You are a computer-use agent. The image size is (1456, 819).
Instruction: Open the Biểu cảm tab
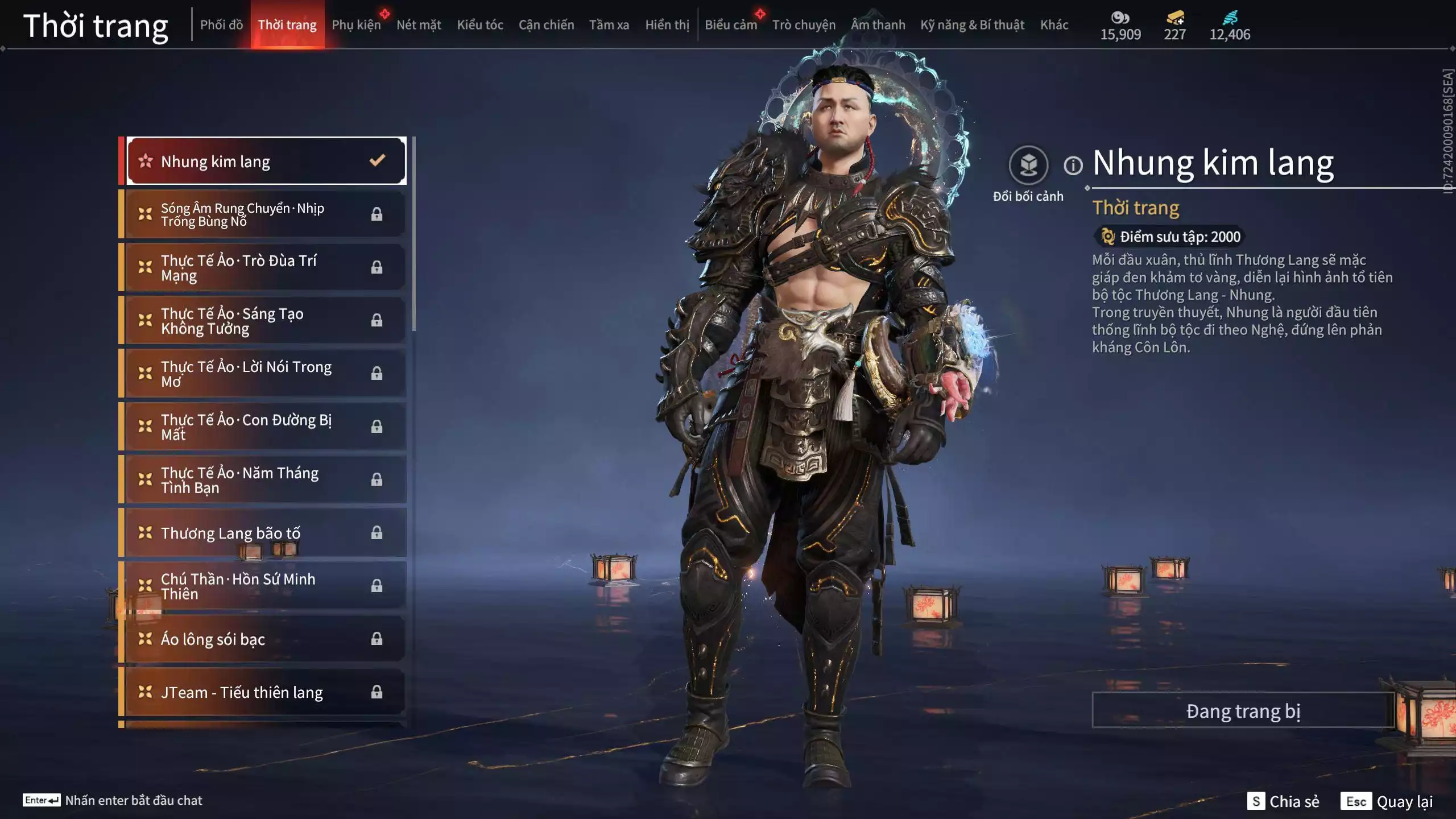tap(731, 24)
